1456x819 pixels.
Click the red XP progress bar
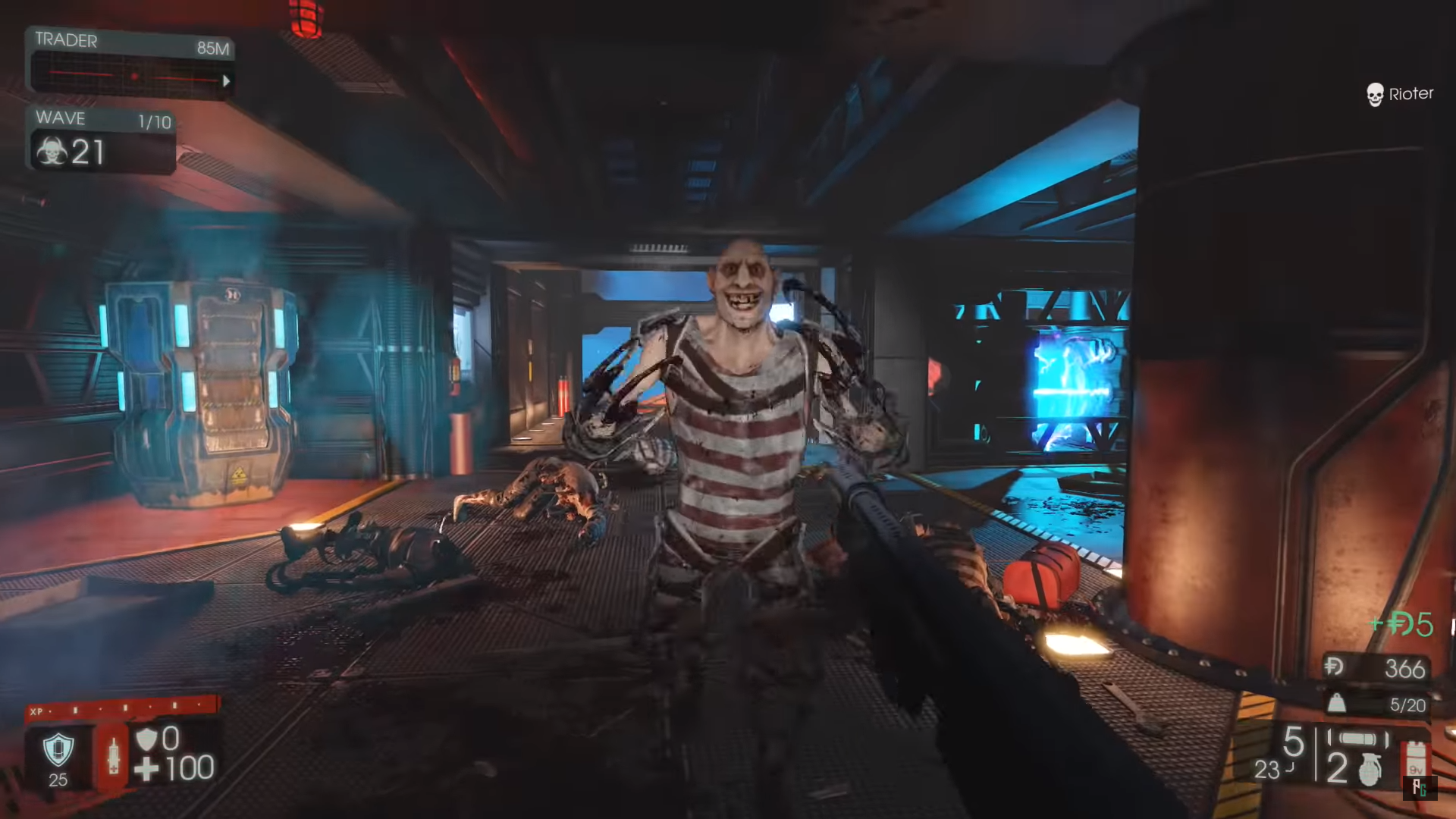click(121, 713)
